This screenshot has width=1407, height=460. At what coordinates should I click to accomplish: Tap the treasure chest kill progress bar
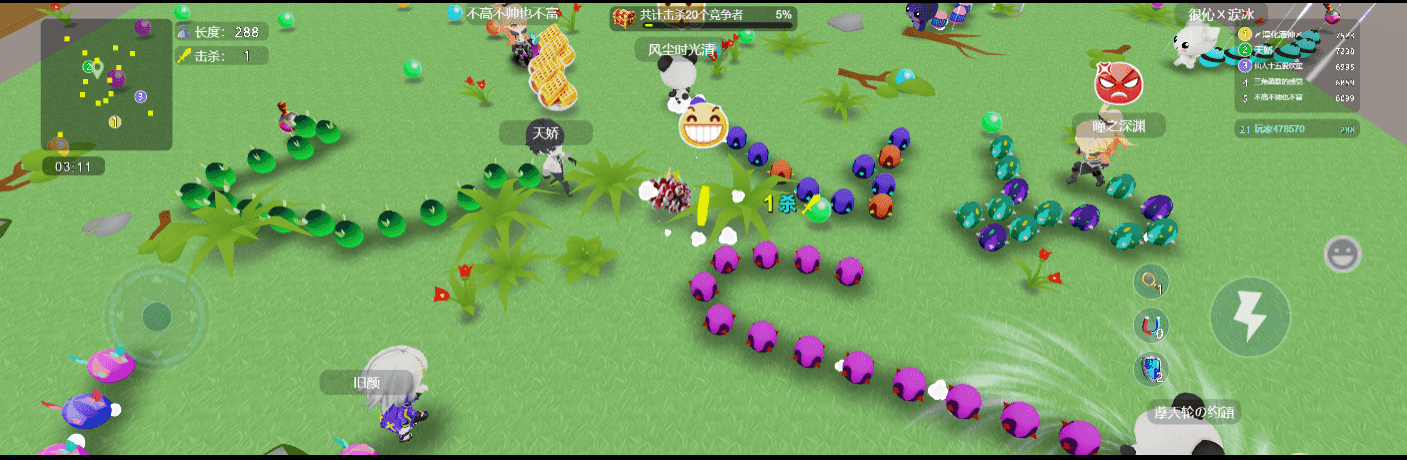704,17
